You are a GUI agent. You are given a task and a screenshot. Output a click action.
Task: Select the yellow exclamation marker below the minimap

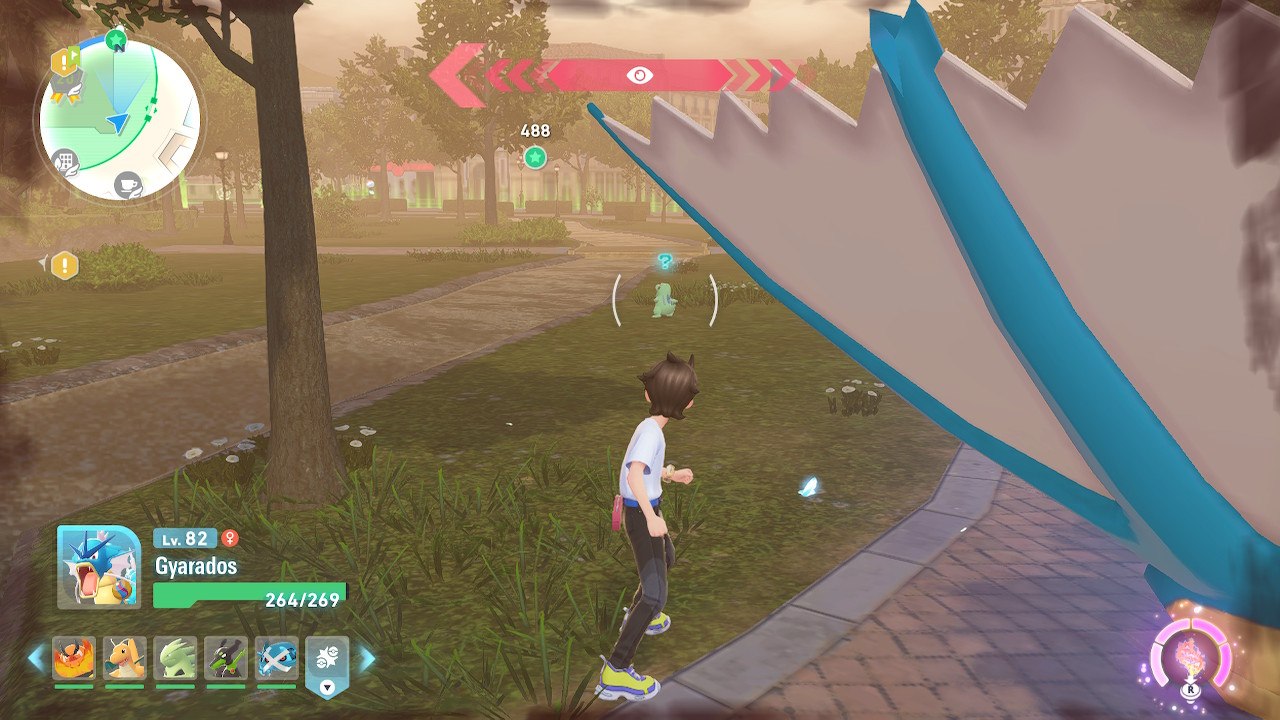coord(65,265)
